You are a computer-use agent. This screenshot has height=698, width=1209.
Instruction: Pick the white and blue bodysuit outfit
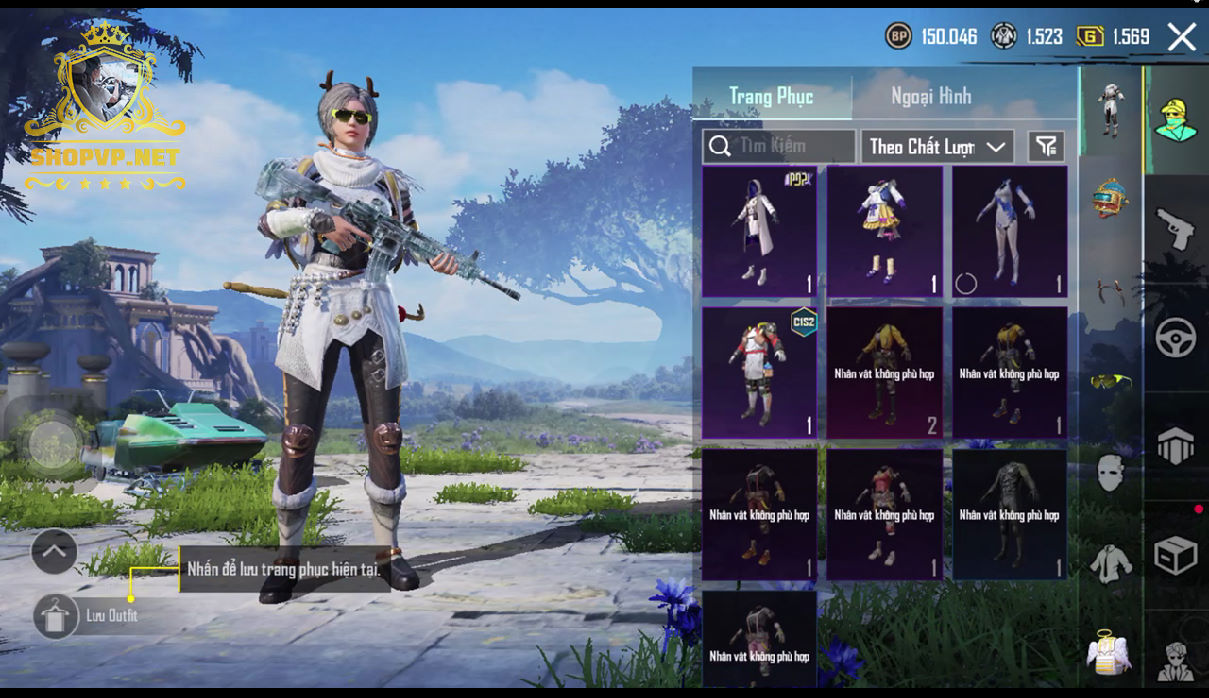click(1009, 232)
